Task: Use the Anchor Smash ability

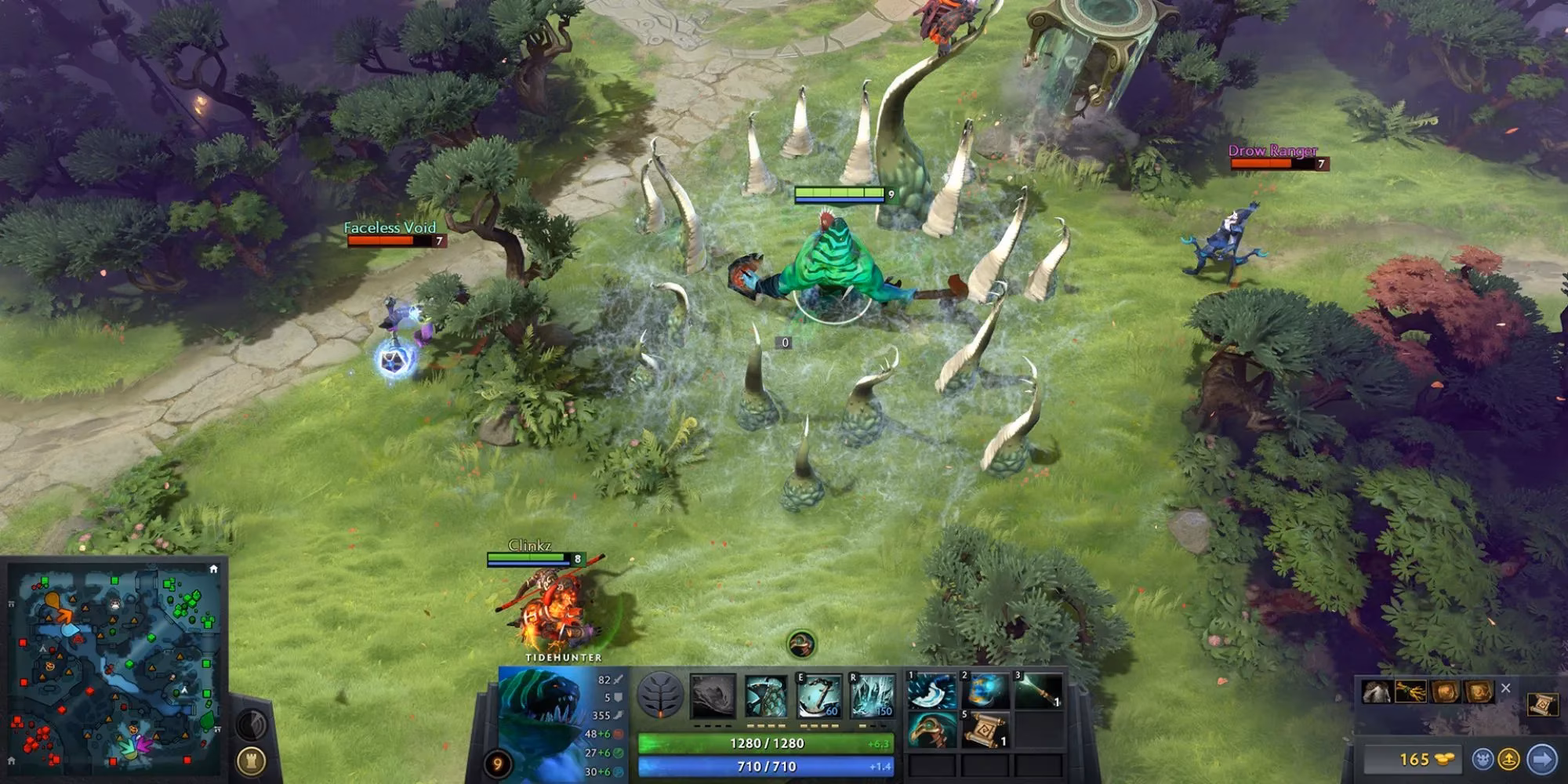Action: (819, 695)
